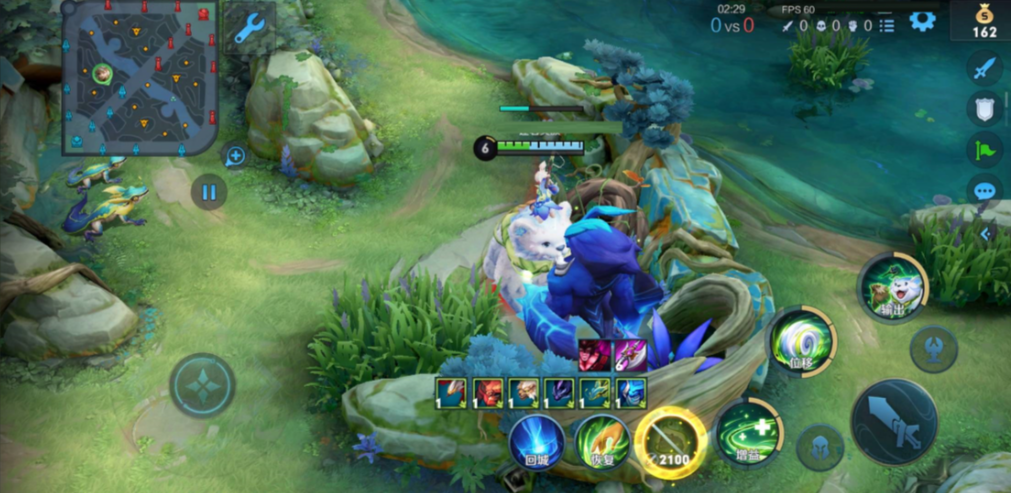
Task: Buy the recommended 2100 gold item
Action: pos(670,437)
